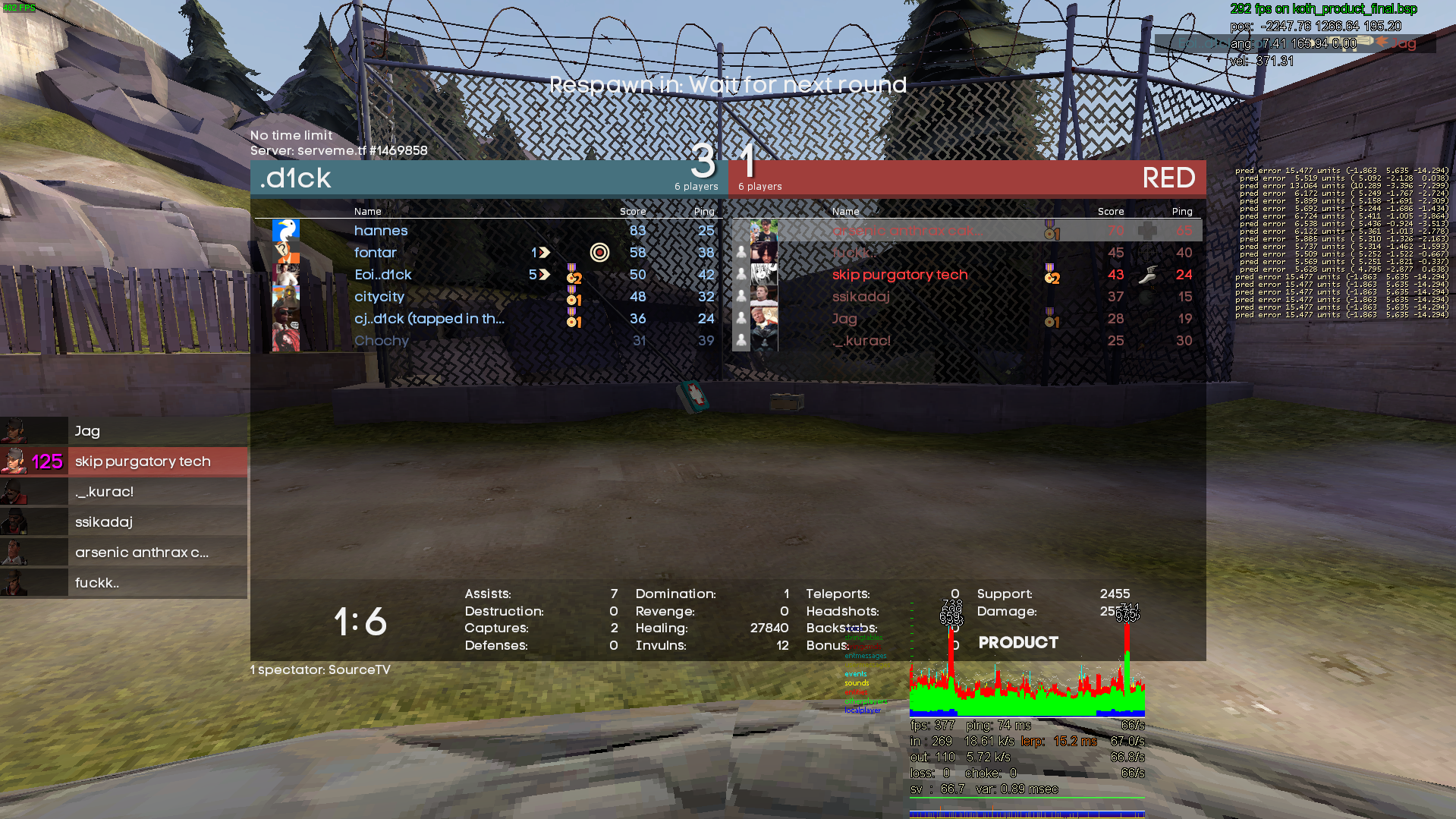Pick the cj..d1ck player row
The height and width of the screenshot is (819, 1456).
tap(429, 319)
